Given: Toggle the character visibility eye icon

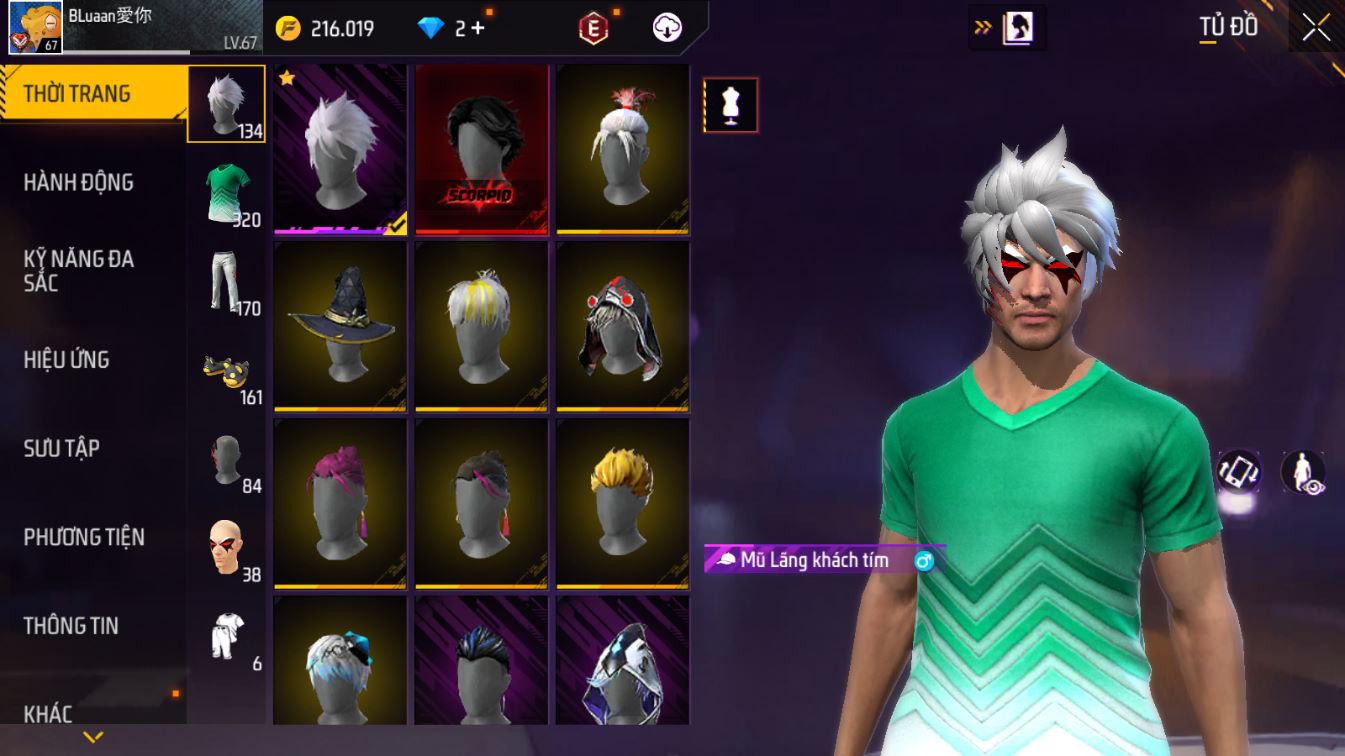Looking at the screenshot, I should tap(1304, 472).
